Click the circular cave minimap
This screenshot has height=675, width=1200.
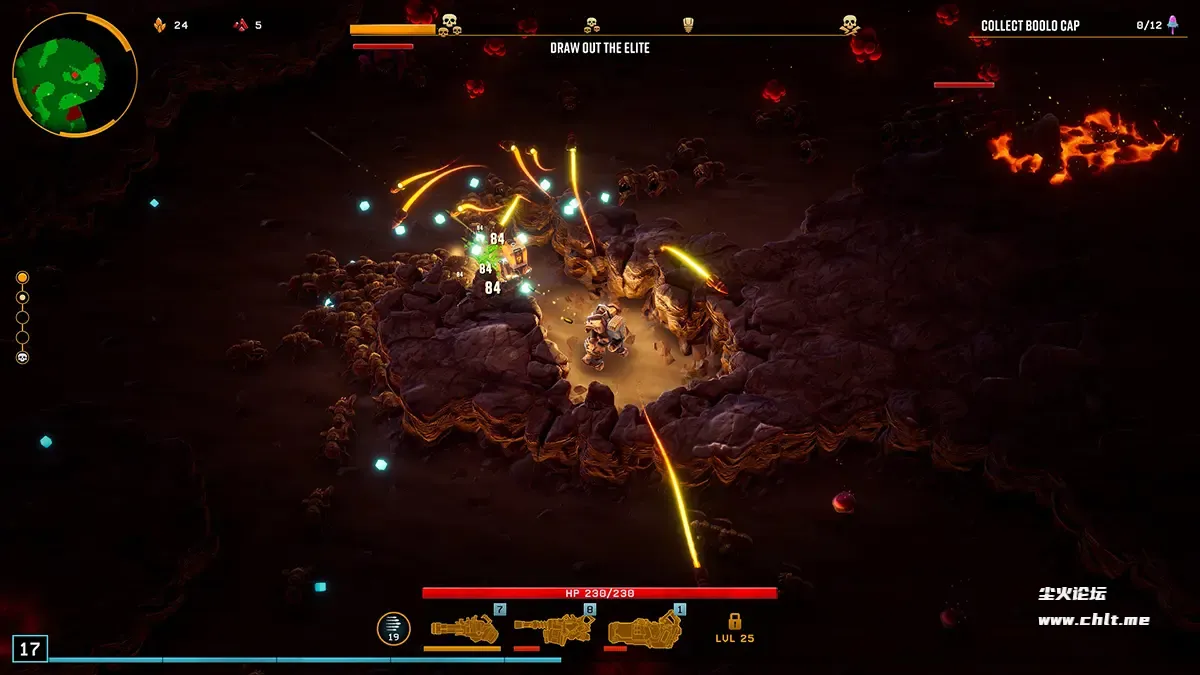click(74, 75)
